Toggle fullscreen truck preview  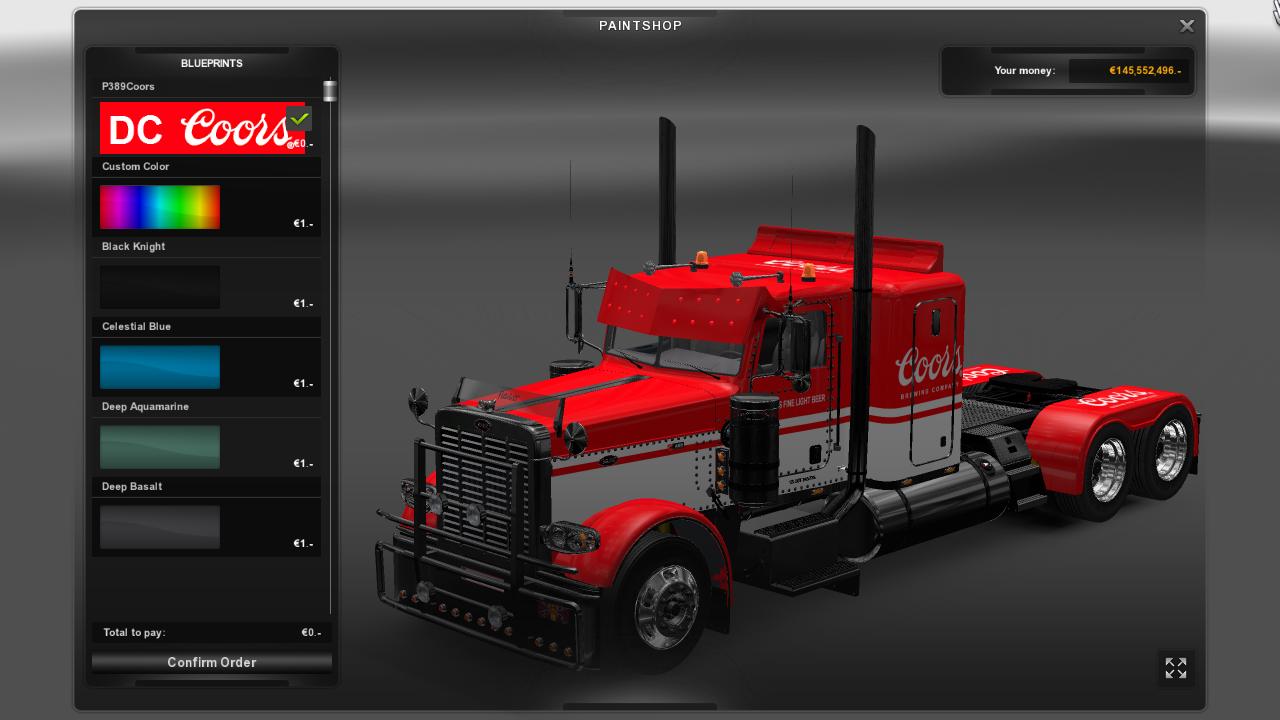point(1176,668)
